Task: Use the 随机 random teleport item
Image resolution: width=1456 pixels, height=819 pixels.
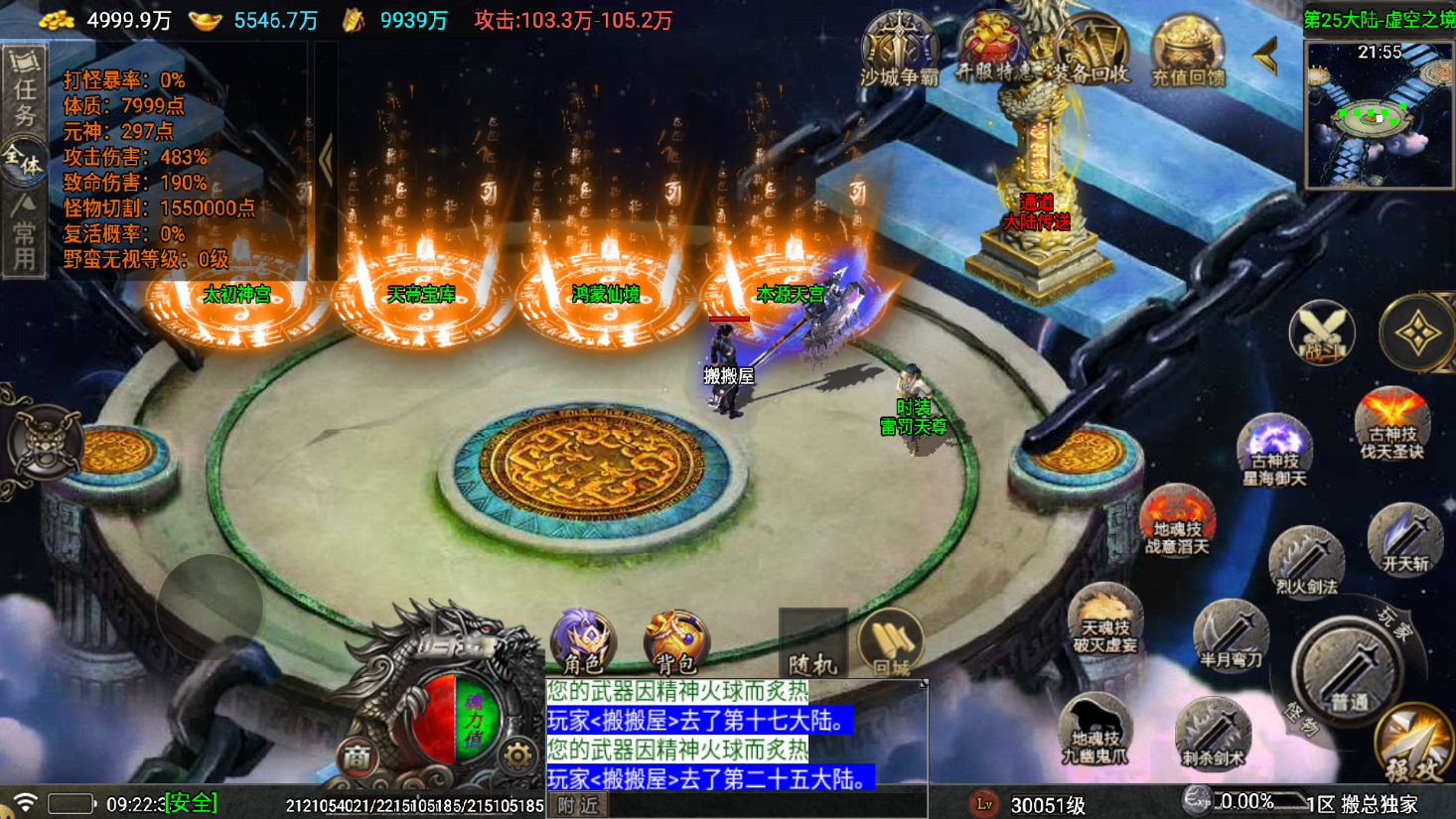Action: click(812, 643)
